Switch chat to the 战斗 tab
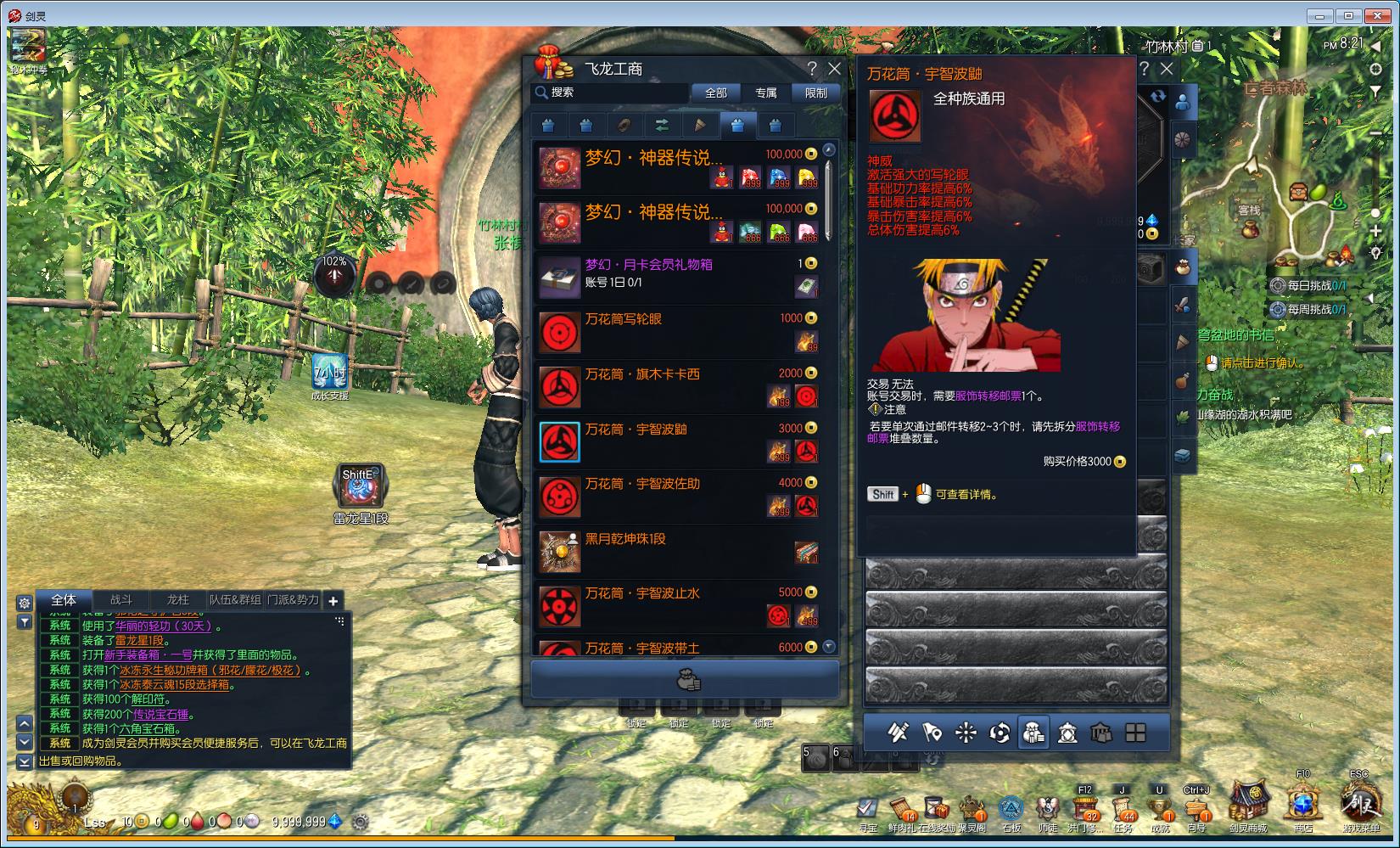Image resolution: width=1400 pixels, height=848 pixels. pos(121,600)
